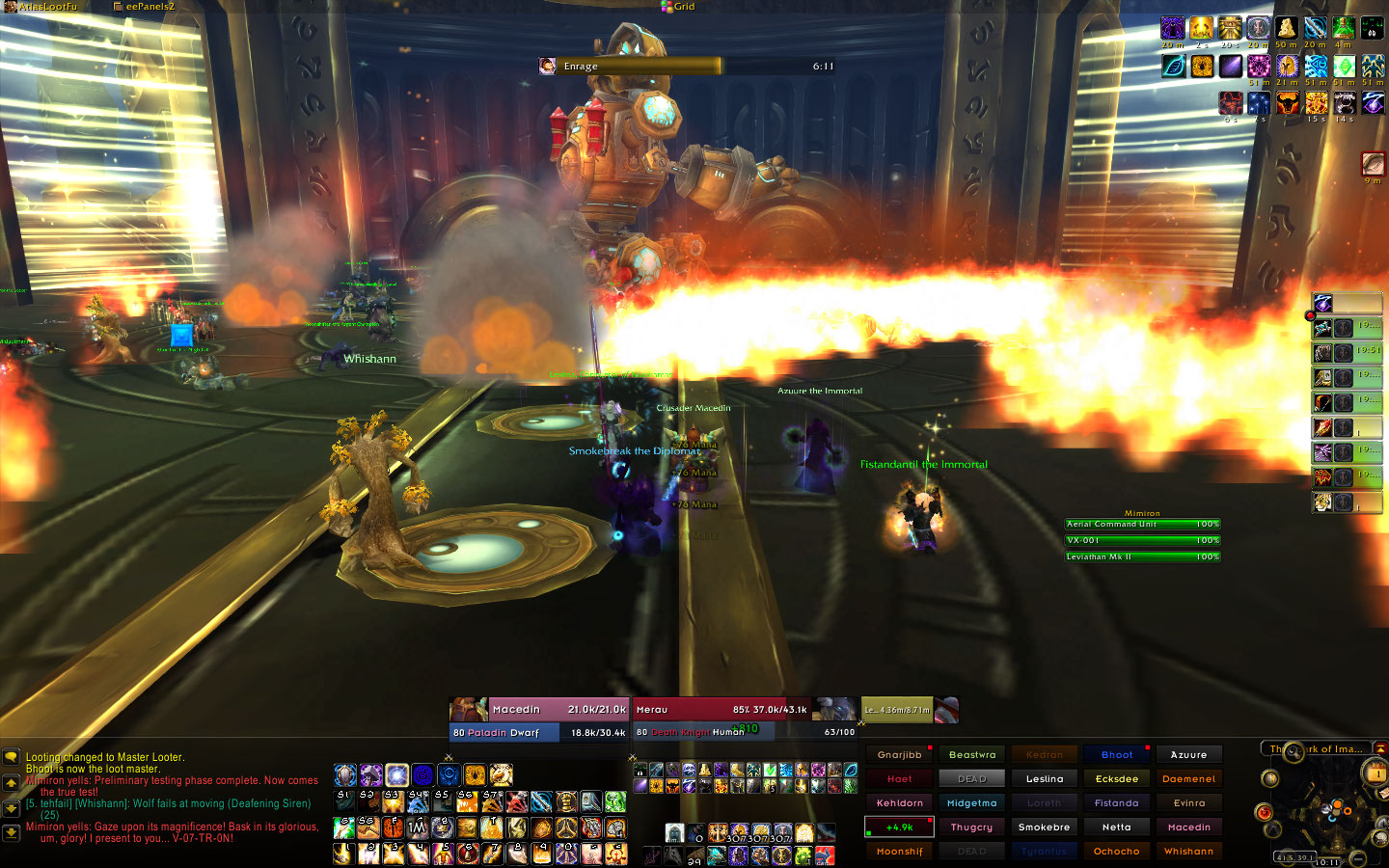The image size is (1389, 868).
Task: Click the Bhoot raid frame
Action: [1116, 755]
